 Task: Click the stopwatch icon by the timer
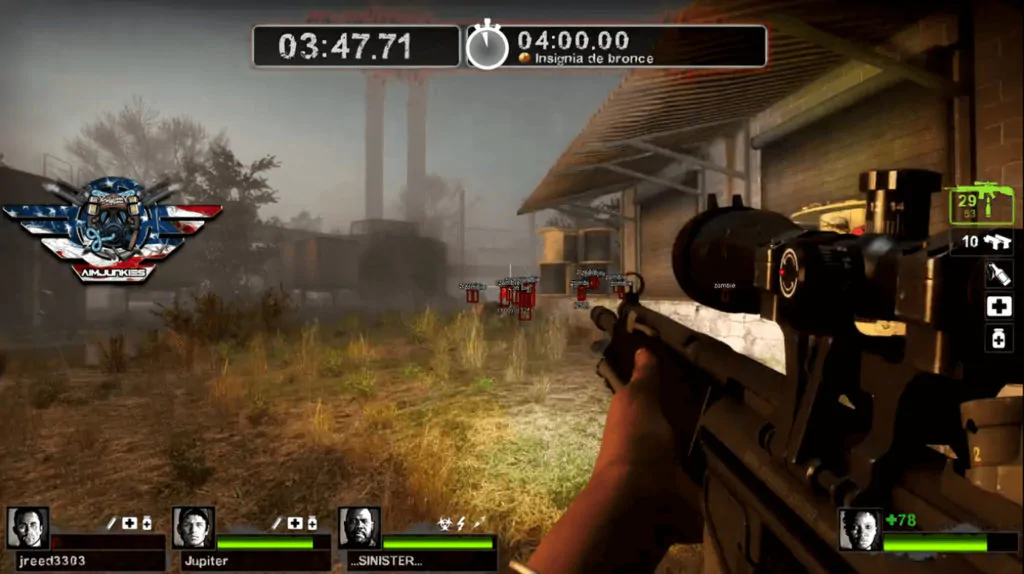[x=488, y=46]
